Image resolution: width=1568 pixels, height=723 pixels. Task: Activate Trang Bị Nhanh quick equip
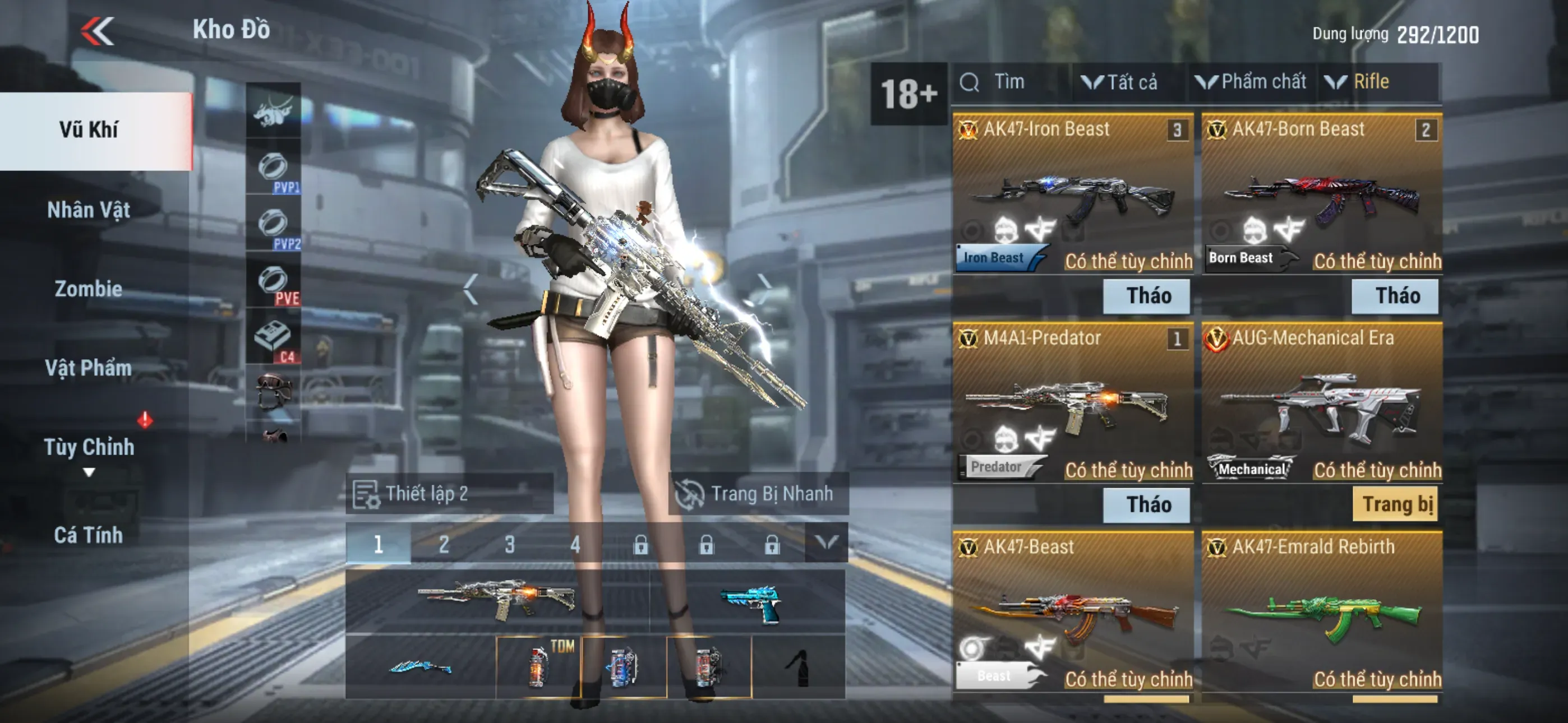point(757,494)
